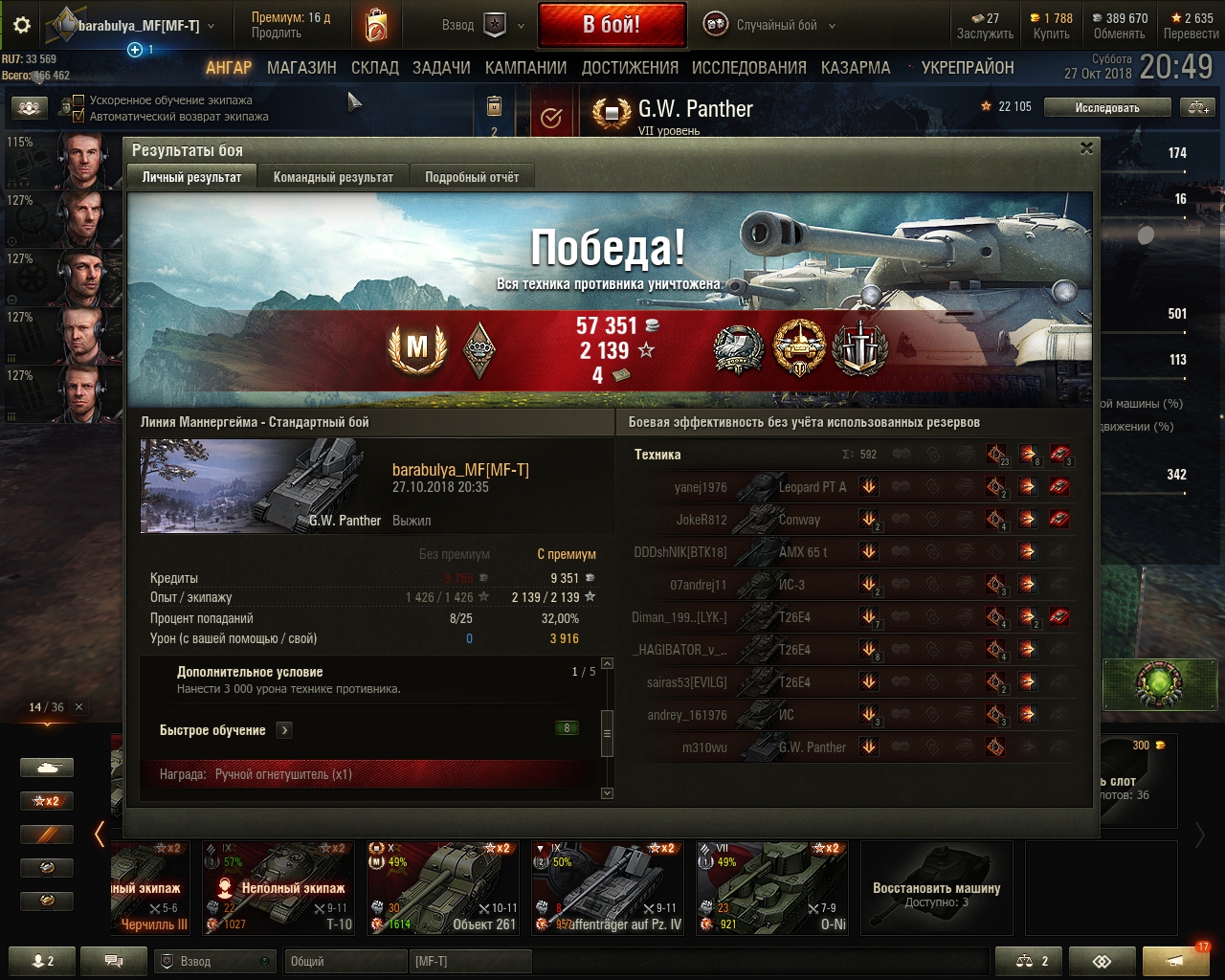
Task: Click the Исследовать button
Action: pyautogui.click(x=1106, y=108)
